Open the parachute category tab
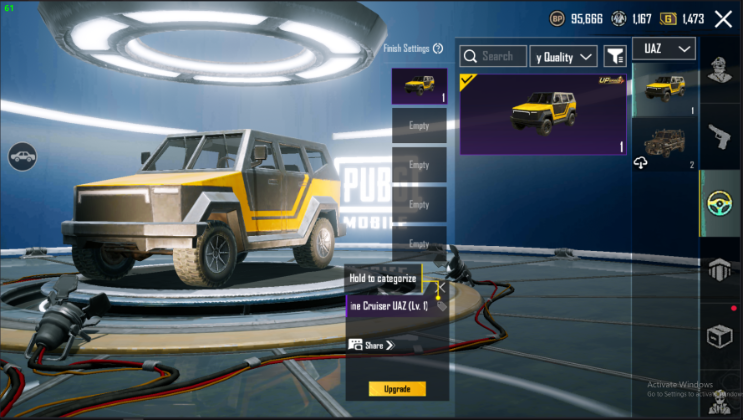The height and width of the screenshot is (420, 743). pos(720,268)
